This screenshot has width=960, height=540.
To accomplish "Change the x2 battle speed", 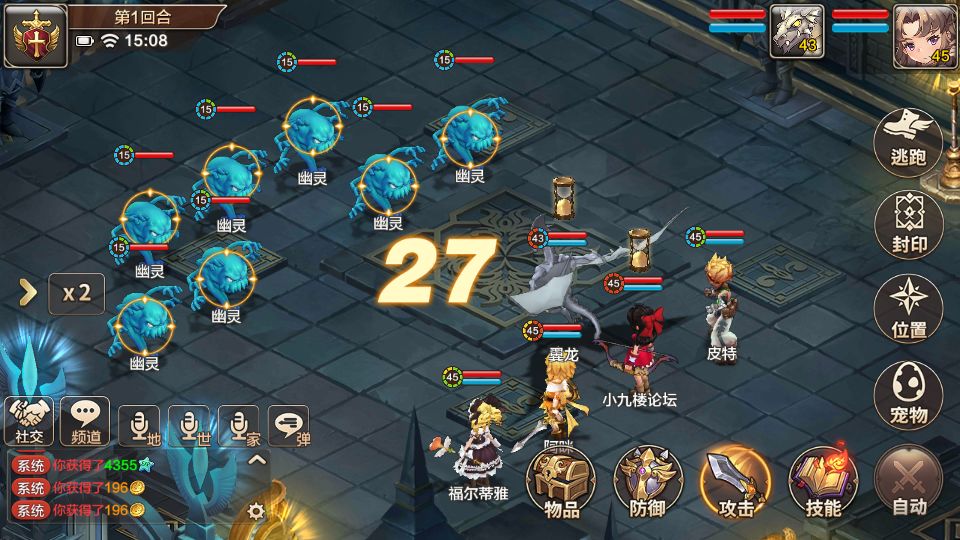I will [77, 293].
